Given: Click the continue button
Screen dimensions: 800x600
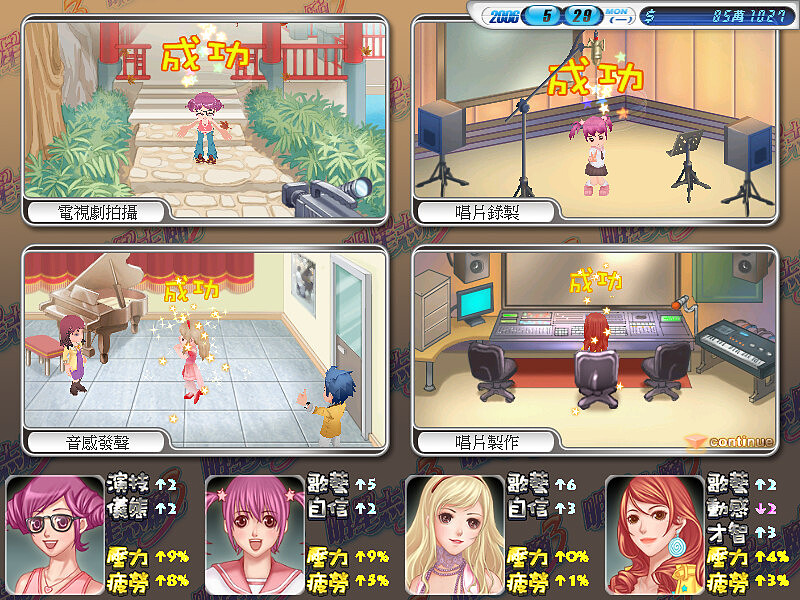Looking at the screenshot, I should click(735, 442).
